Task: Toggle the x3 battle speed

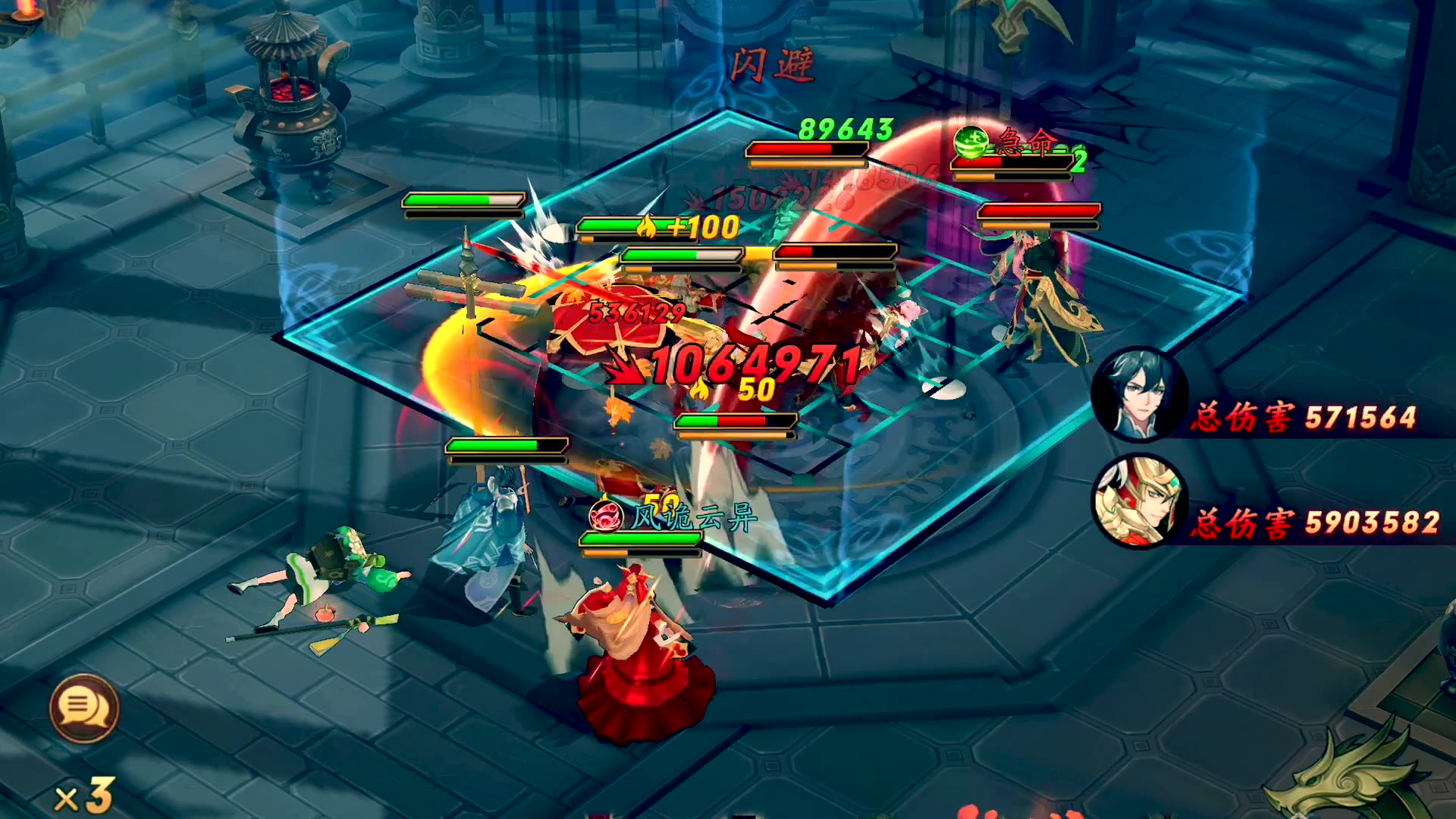Action: tap(85, 796)
